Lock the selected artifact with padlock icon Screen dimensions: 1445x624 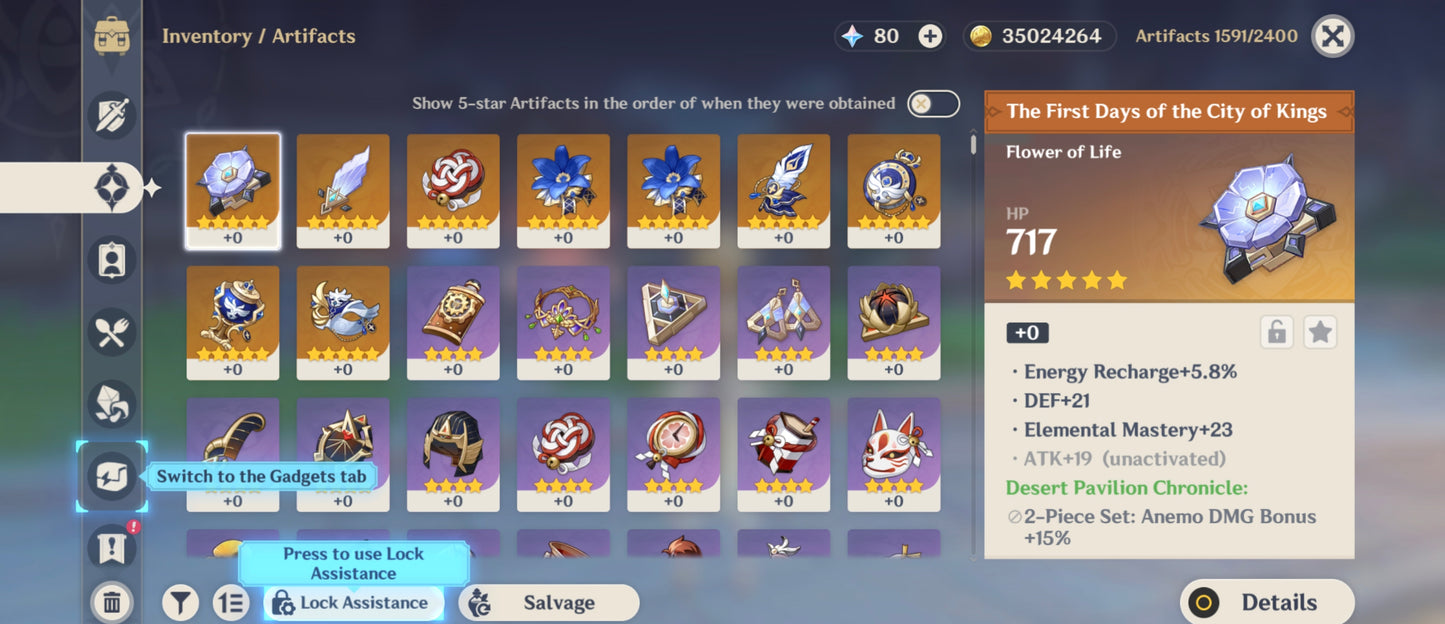(x=1277, y=333)
